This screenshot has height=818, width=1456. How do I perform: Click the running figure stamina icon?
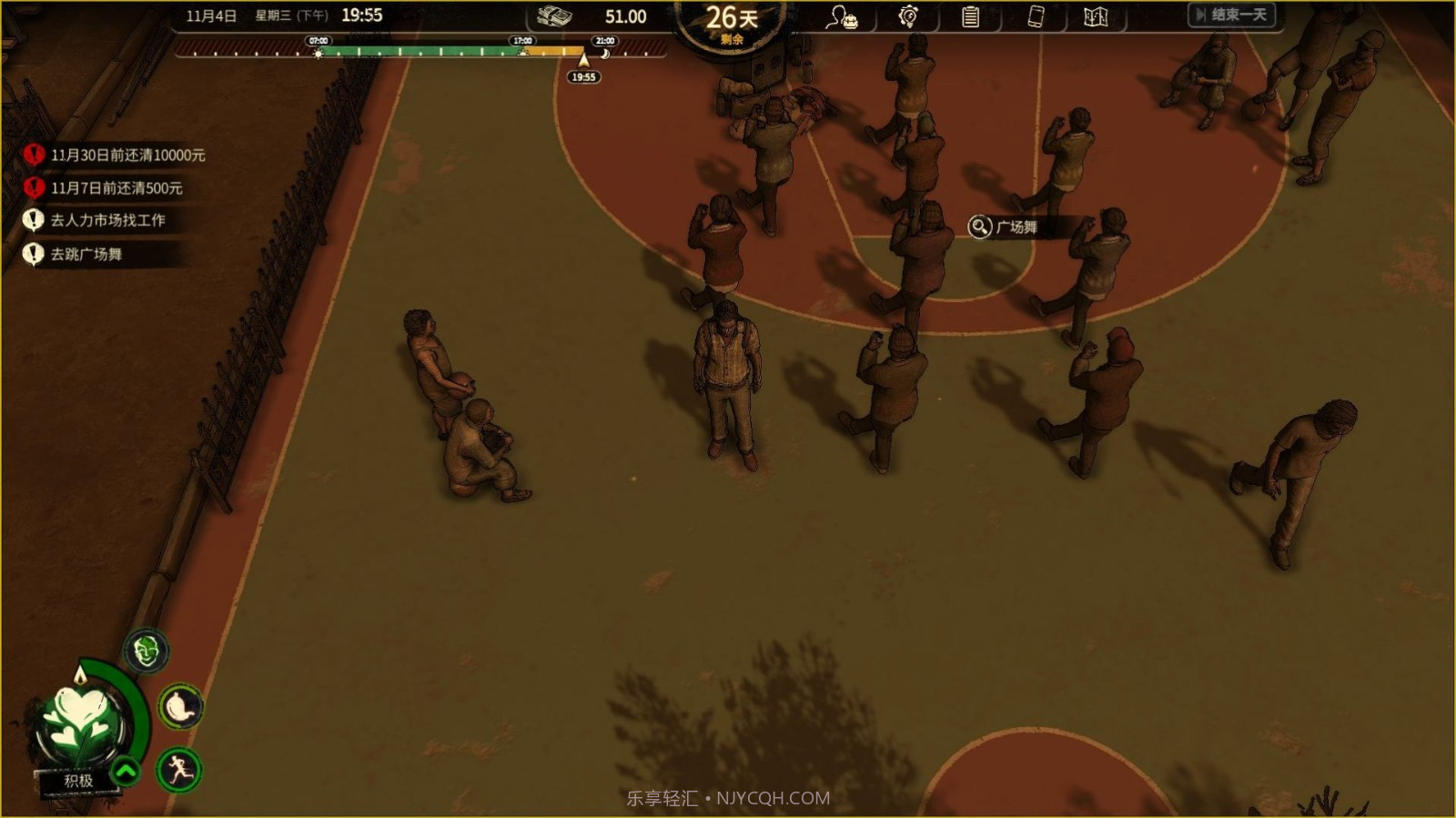click(x=179, y=770)
